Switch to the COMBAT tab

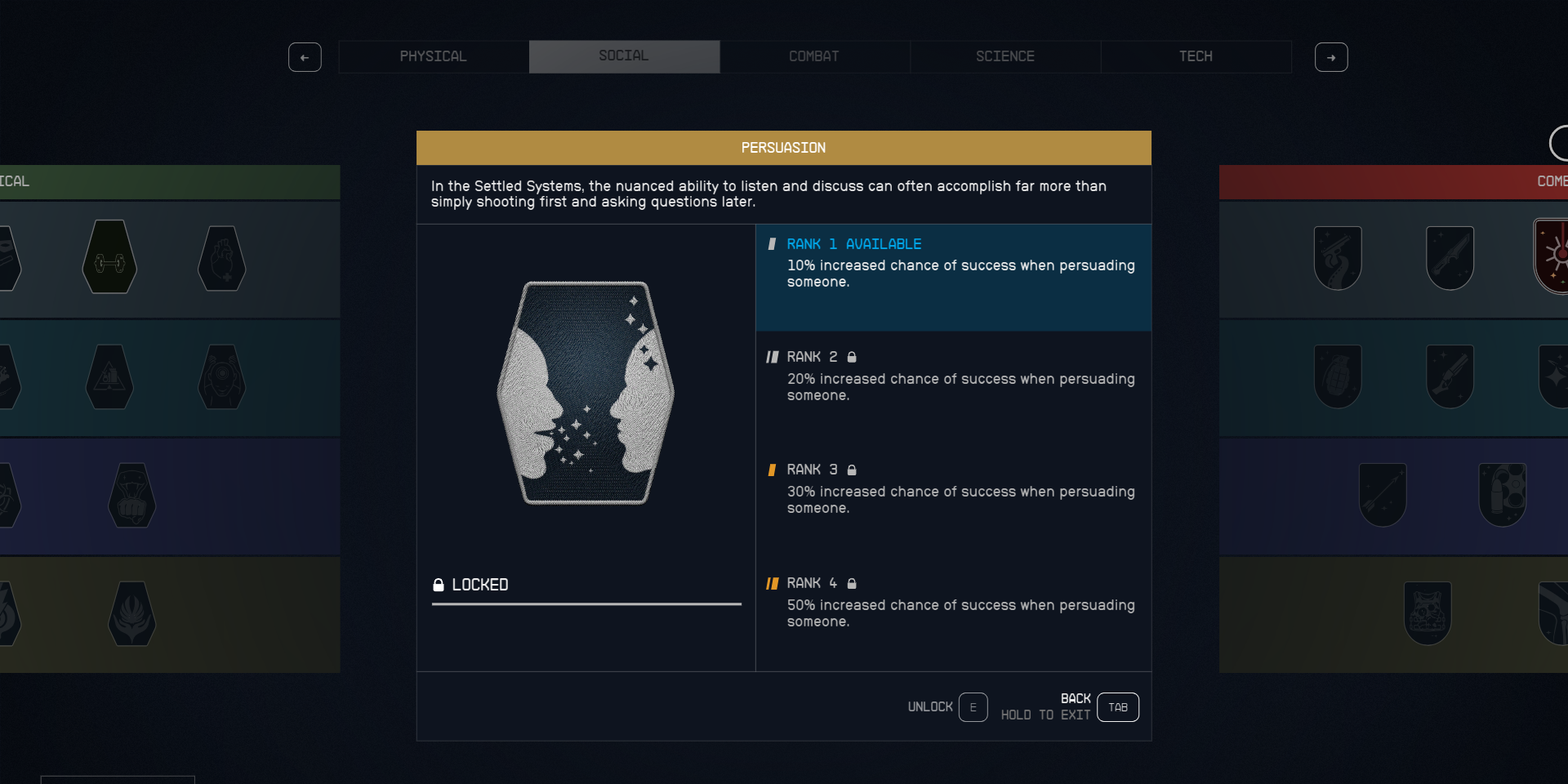pyautogui.click(x=814, y=56)
